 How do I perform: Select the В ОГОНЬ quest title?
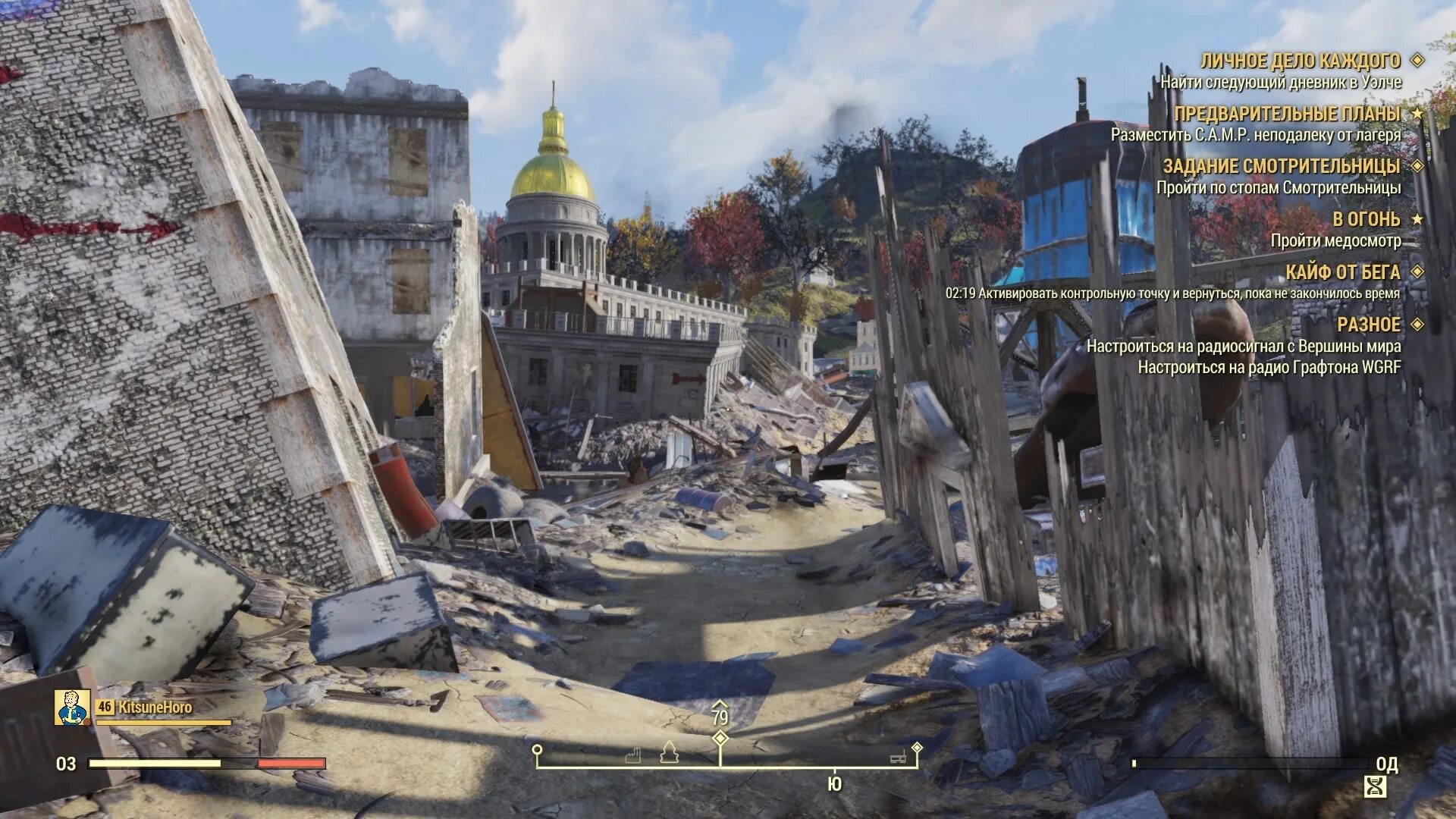tap(1366, 219)
